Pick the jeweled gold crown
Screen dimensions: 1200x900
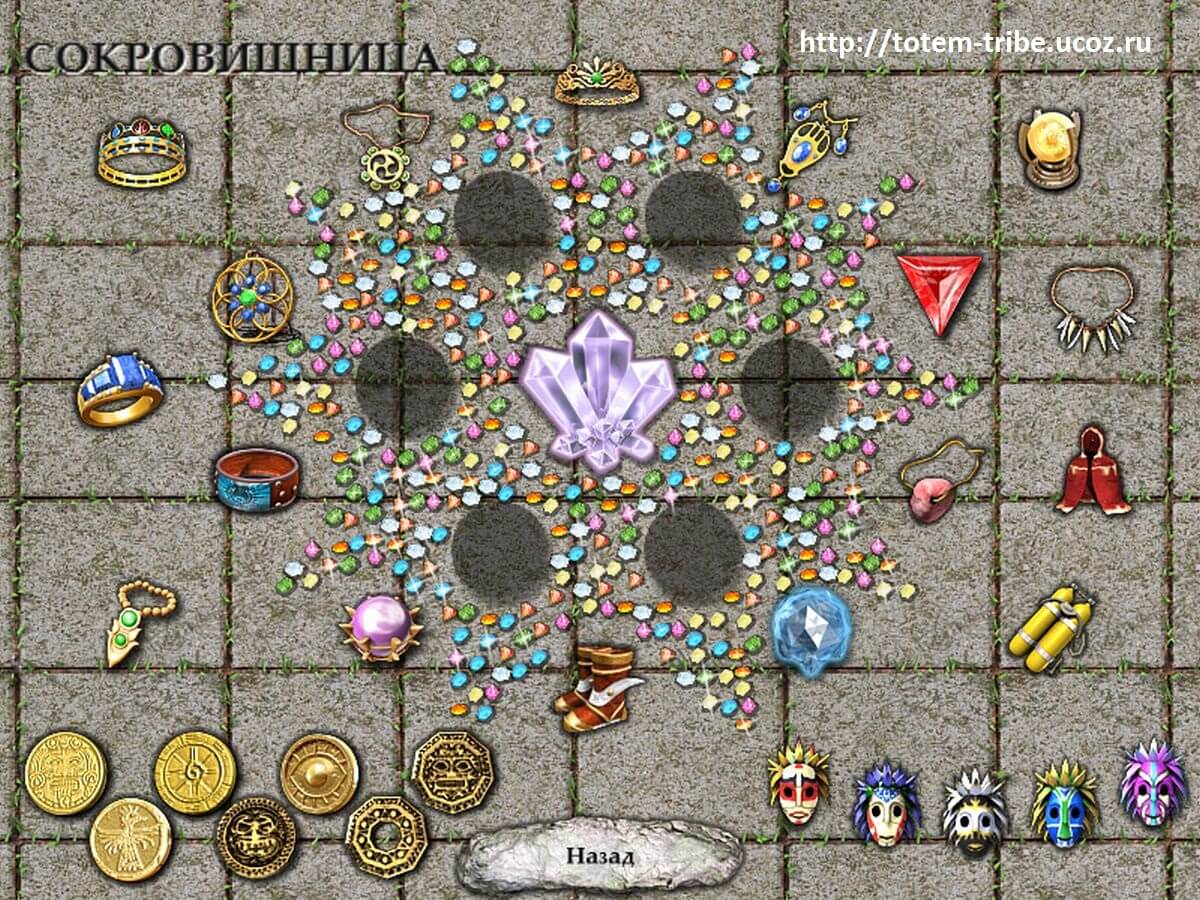141,153
